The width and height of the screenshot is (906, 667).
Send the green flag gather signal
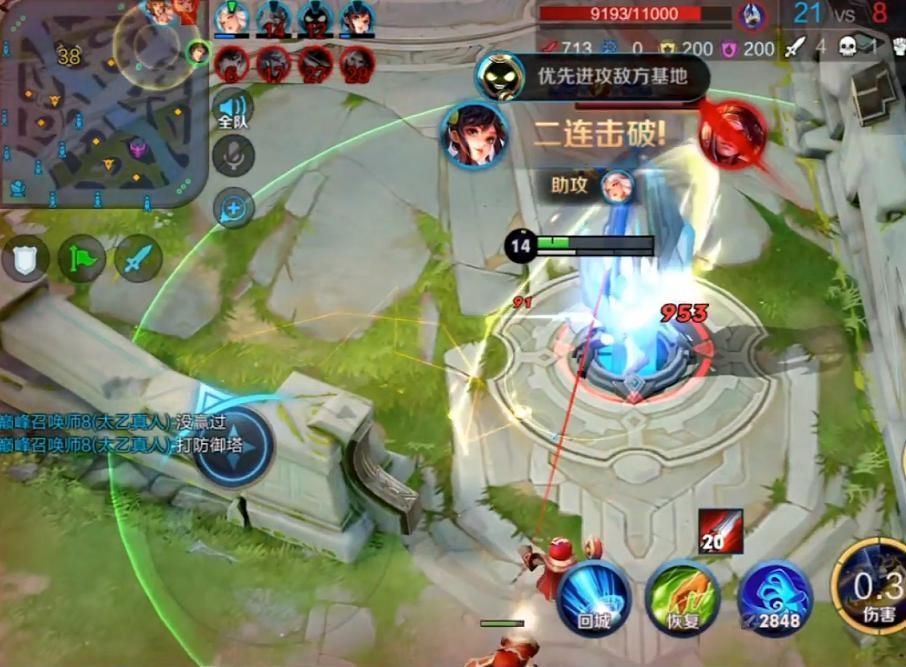82,259
